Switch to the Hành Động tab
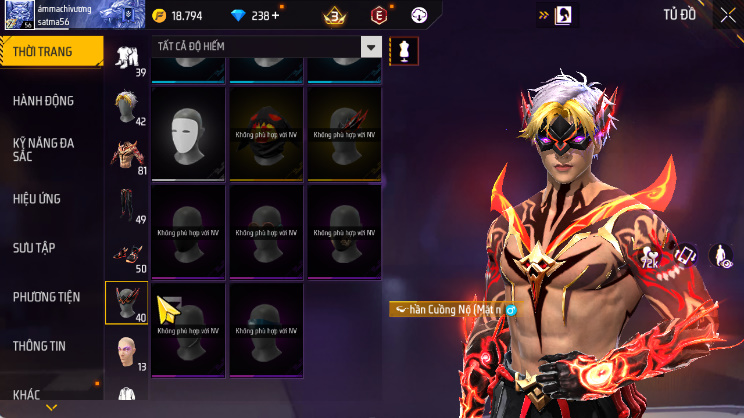The height and width of the screenshot is (418, 744). (43, 101)
